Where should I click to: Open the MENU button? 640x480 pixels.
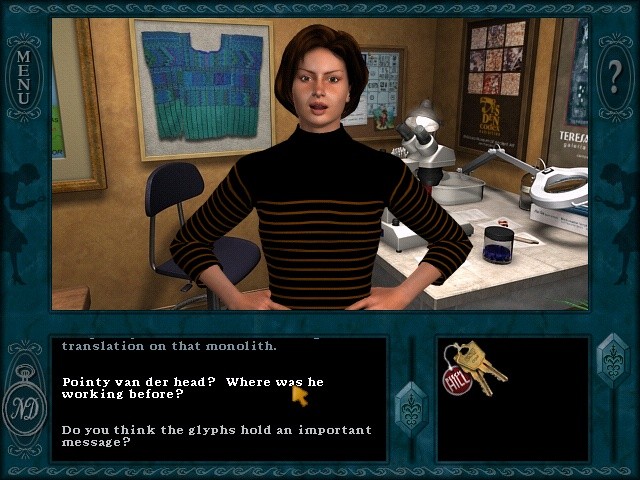click(x=23, y=80)
